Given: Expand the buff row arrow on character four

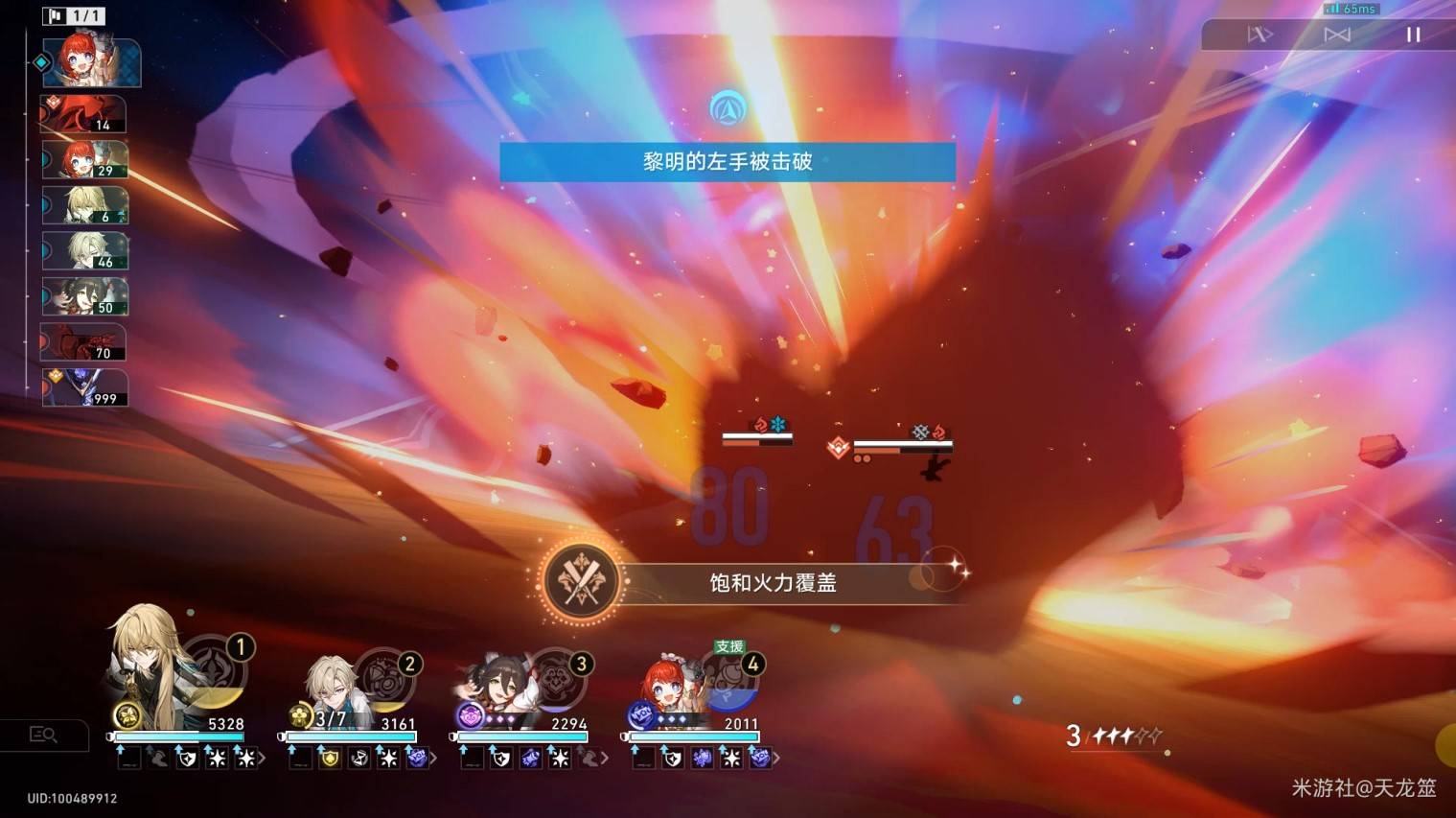Looking at the screenshot, I should (x=777, y=758).
